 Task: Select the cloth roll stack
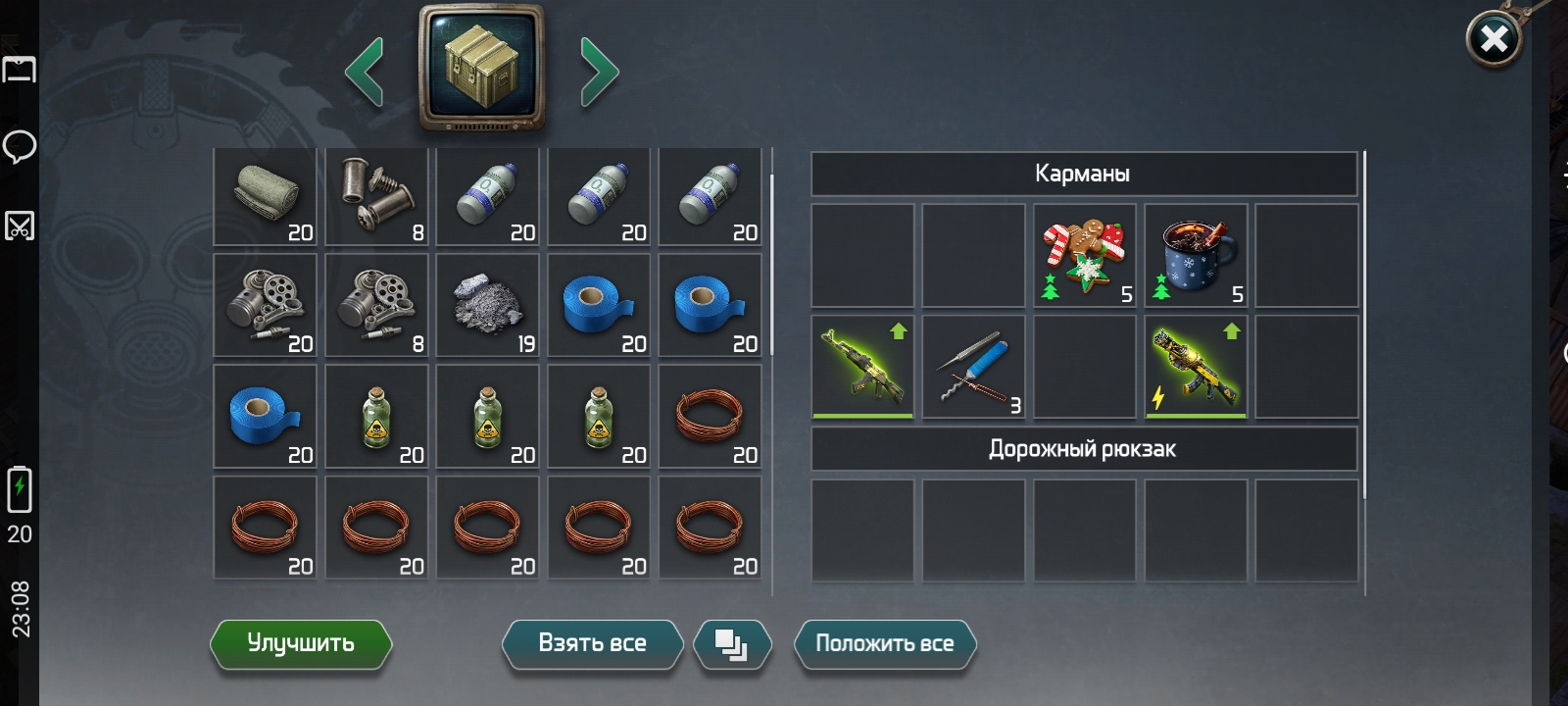(266, 196)
